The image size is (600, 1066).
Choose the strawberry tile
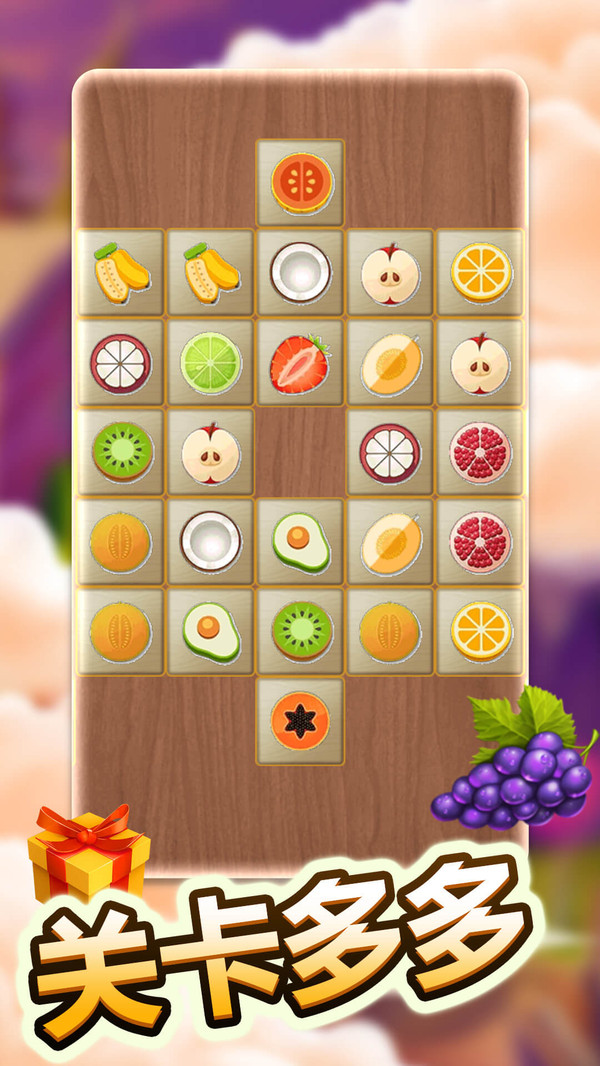pyautogui.click(x=300, y=362)
